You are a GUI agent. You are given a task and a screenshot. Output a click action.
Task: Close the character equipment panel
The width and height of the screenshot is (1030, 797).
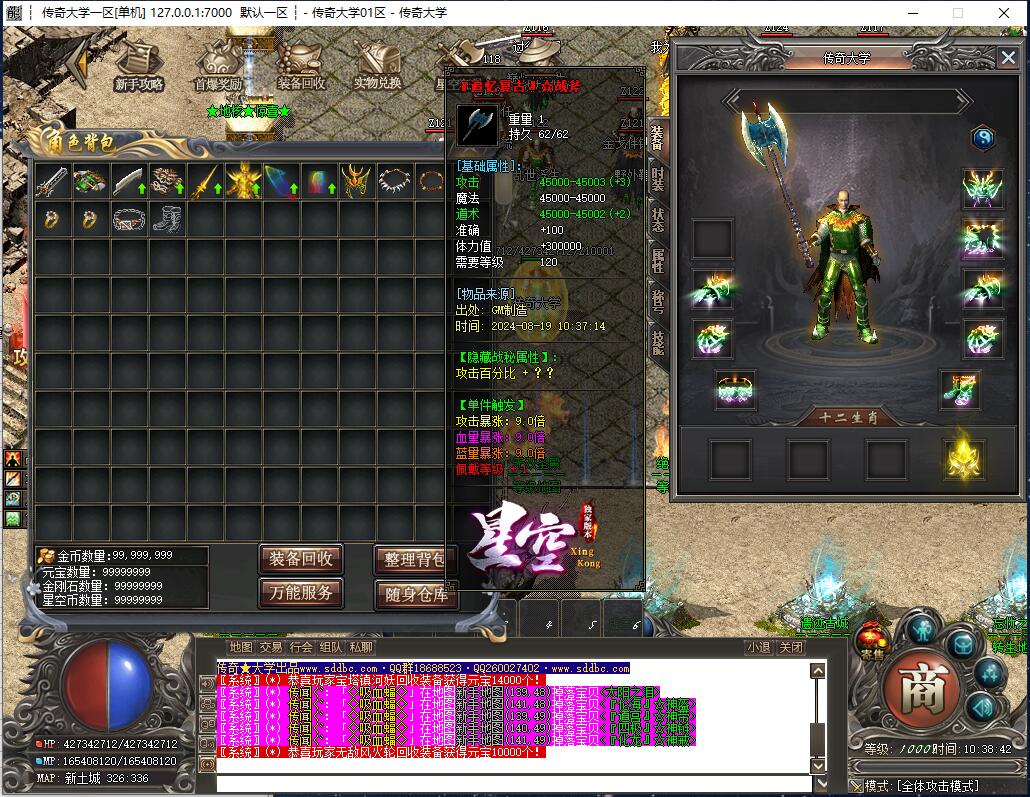click(1007, 58)
